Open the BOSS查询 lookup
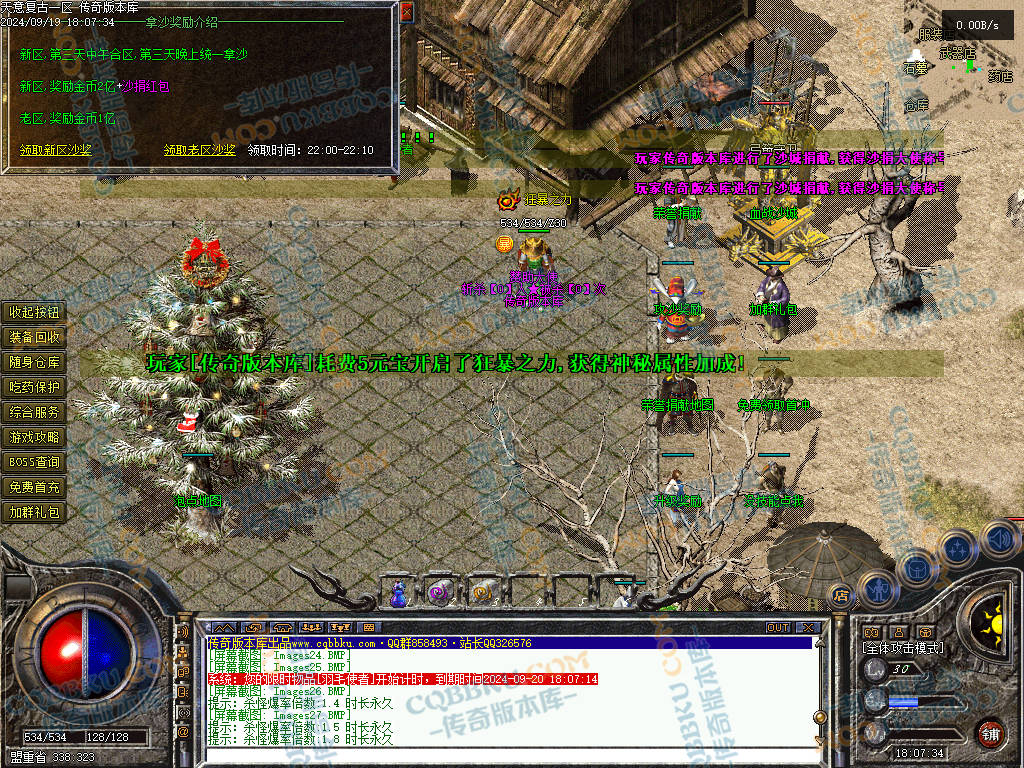The width and height of the screenshot is (1024, 768). 35,462
